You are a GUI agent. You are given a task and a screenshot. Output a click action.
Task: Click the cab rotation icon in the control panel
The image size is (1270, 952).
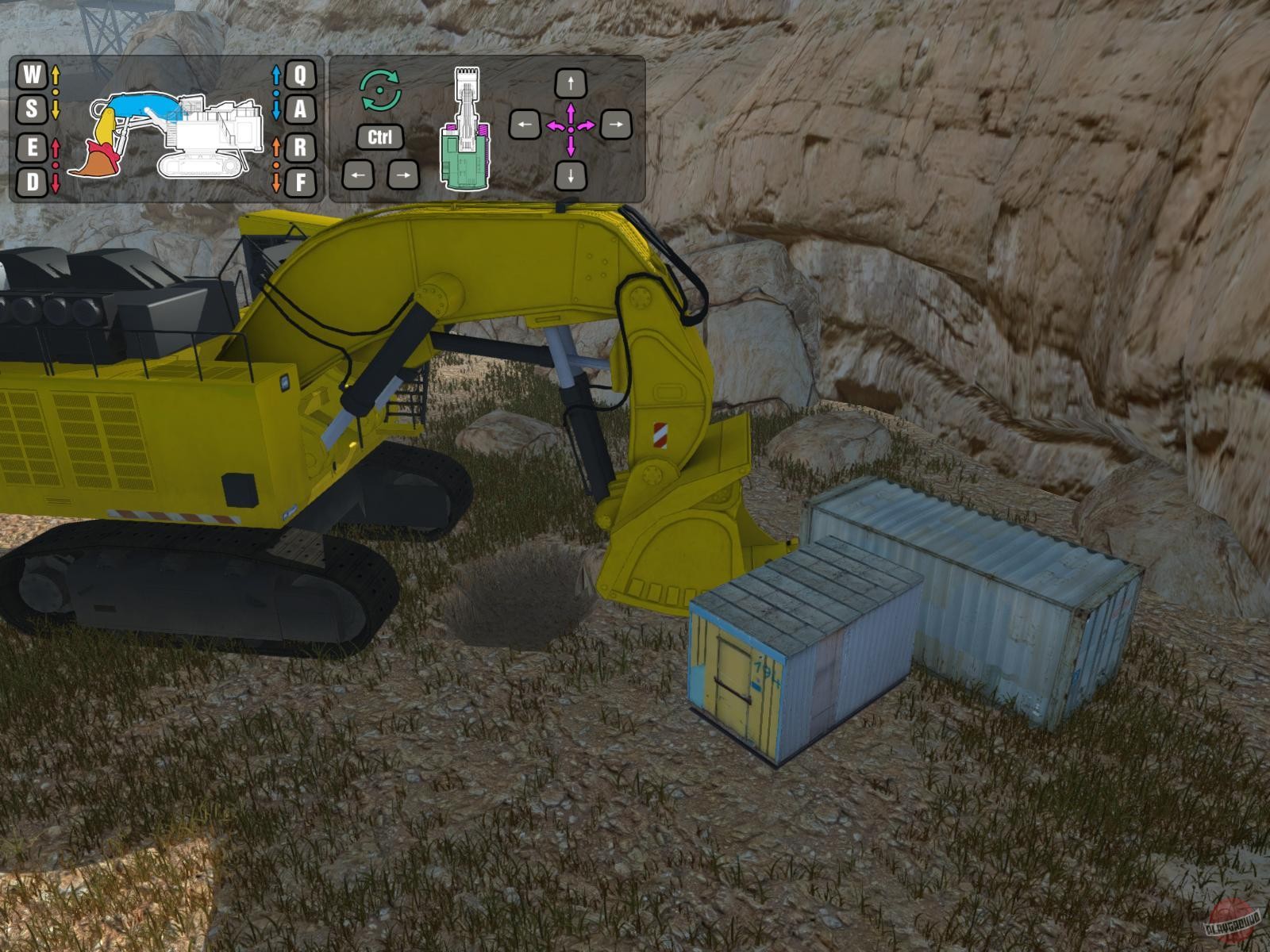(x=380, y=90)
